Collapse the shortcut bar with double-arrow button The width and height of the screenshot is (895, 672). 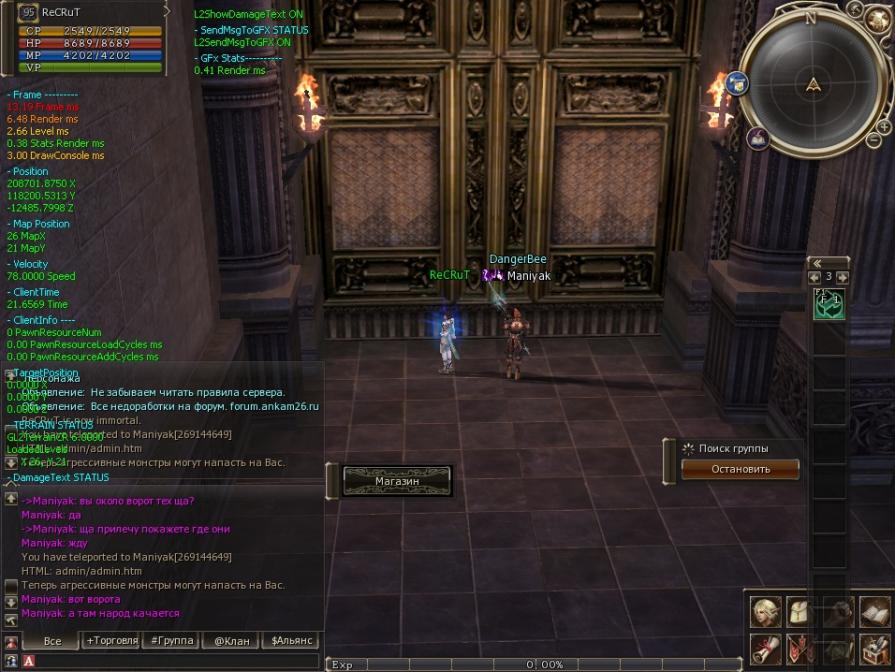tap(817, 263)
